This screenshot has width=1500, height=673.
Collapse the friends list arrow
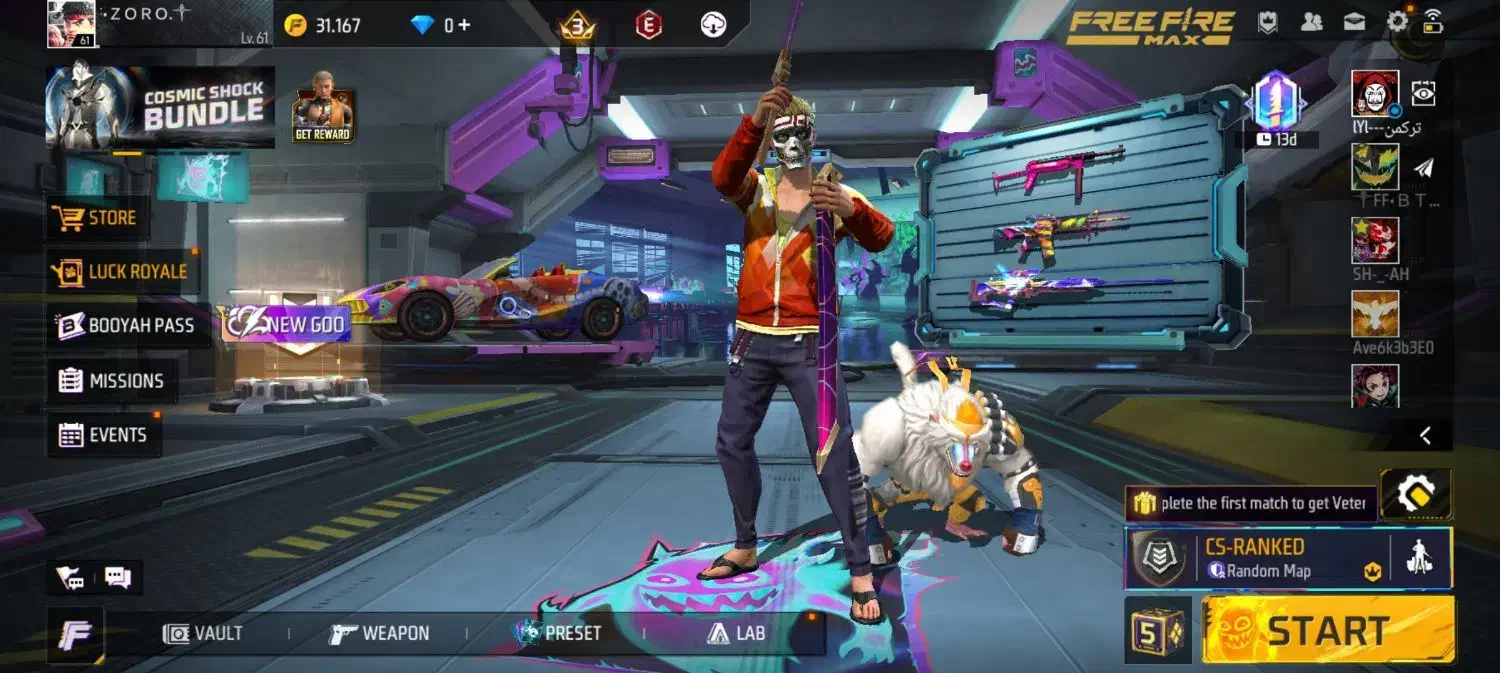pos(1425,435)
